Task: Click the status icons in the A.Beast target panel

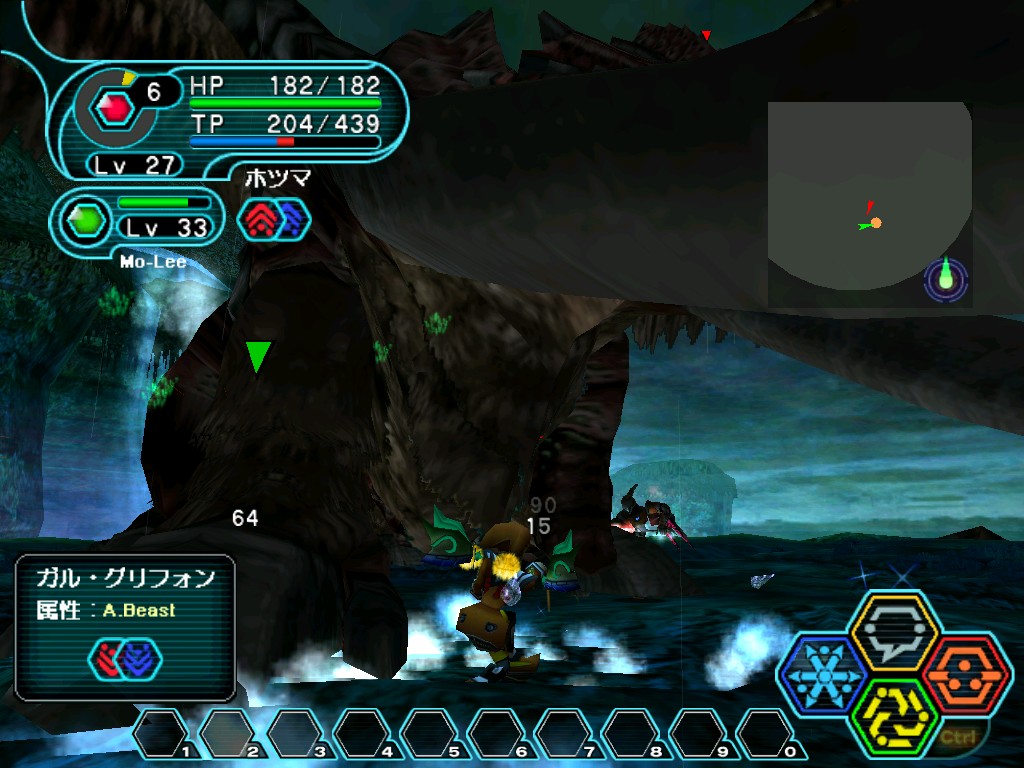Action: [125, 658]
